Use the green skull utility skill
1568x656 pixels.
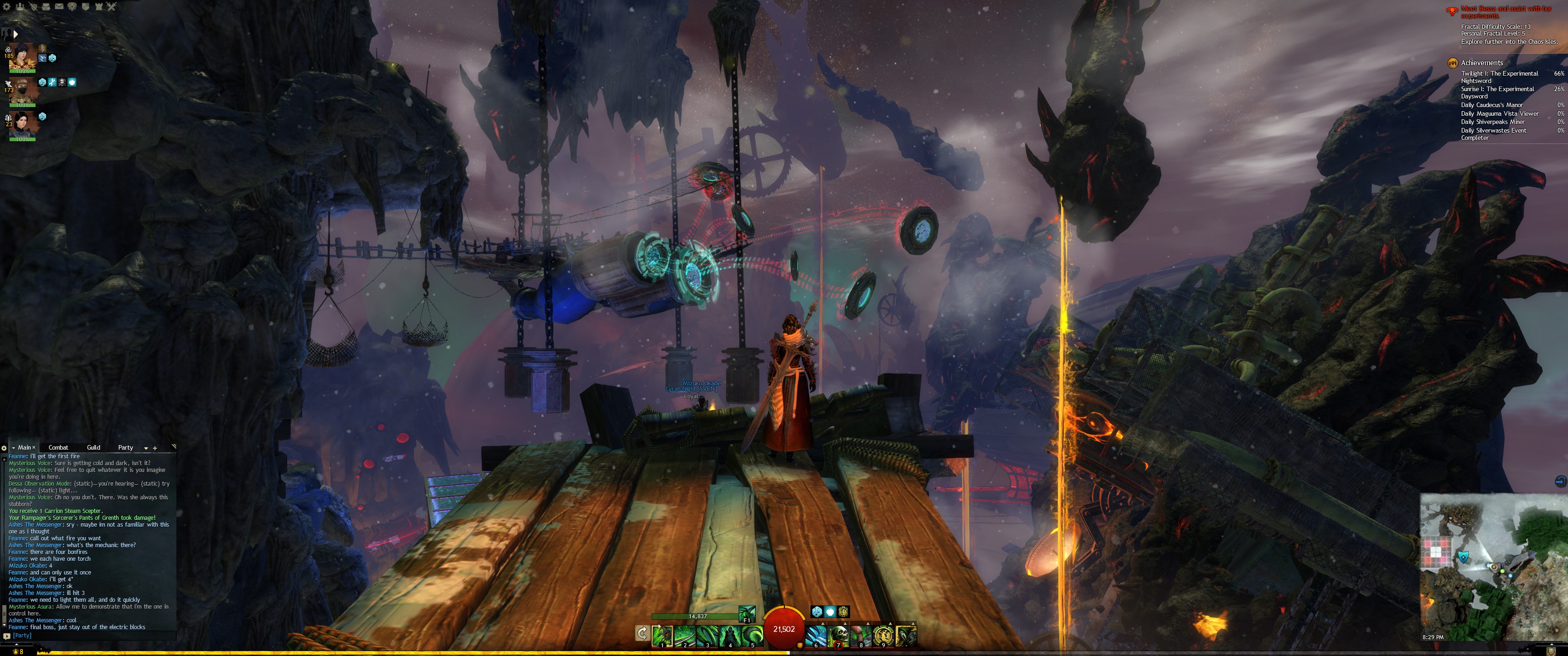pyautogui.click(x=839, y=635)
